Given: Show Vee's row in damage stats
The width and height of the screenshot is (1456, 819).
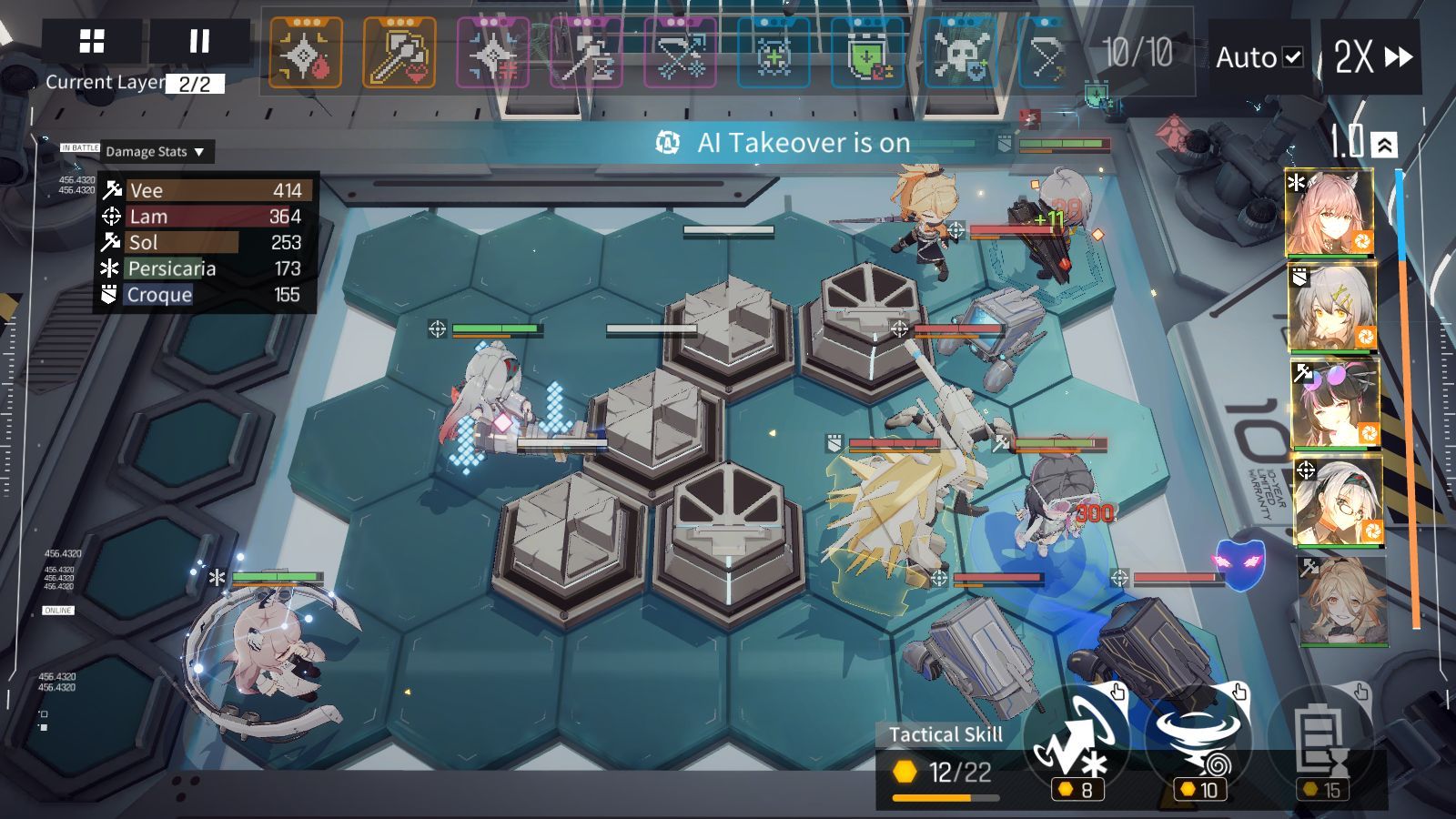Looking at the screenshot, I should tap(206, 190).
